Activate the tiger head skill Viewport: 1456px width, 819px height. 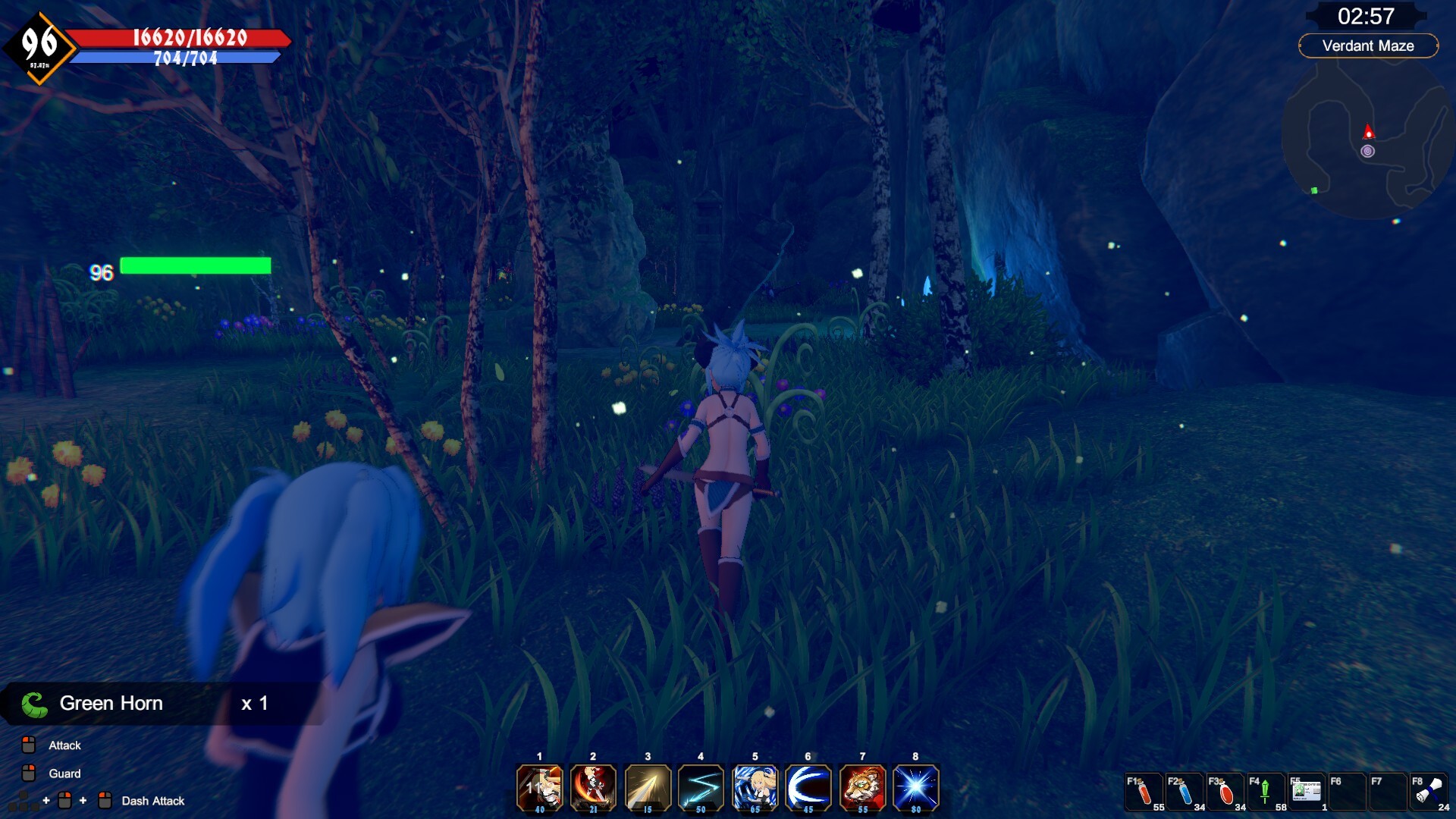click(x=862, y=789)
